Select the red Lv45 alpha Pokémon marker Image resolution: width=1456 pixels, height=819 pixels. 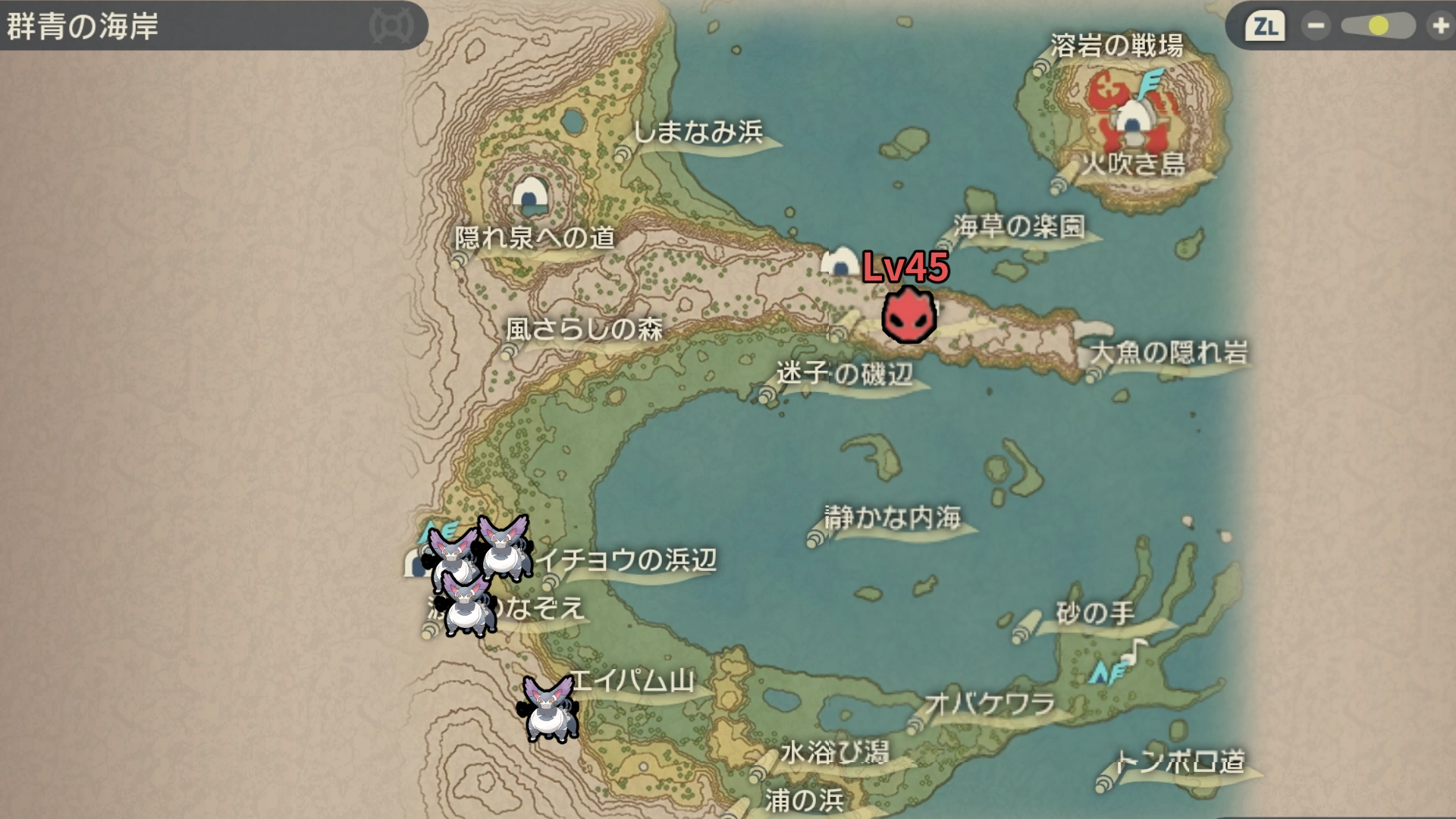pyautogui.click(x=908, y=315)
